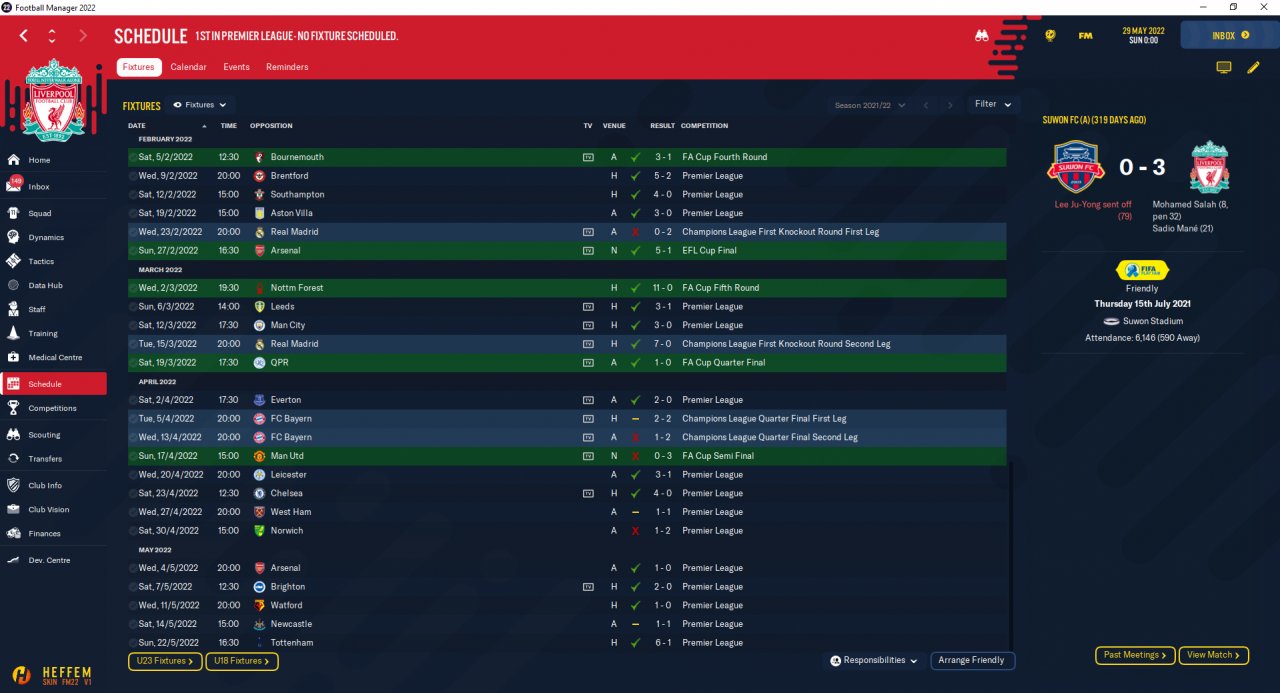Viewport: 1280px width, 693px height.
Task: Open the Transfers section
Action: [45, 459]
